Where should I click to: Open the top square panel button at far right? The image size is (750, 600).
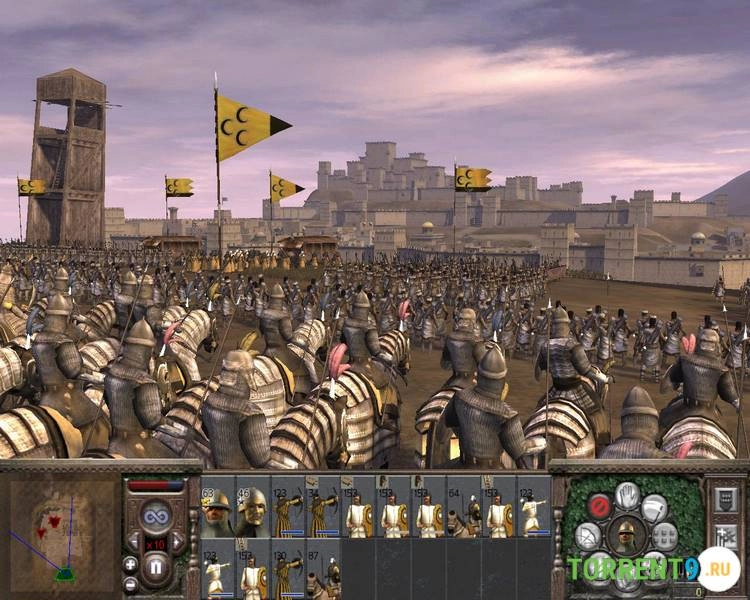click(x=726, y=498)
